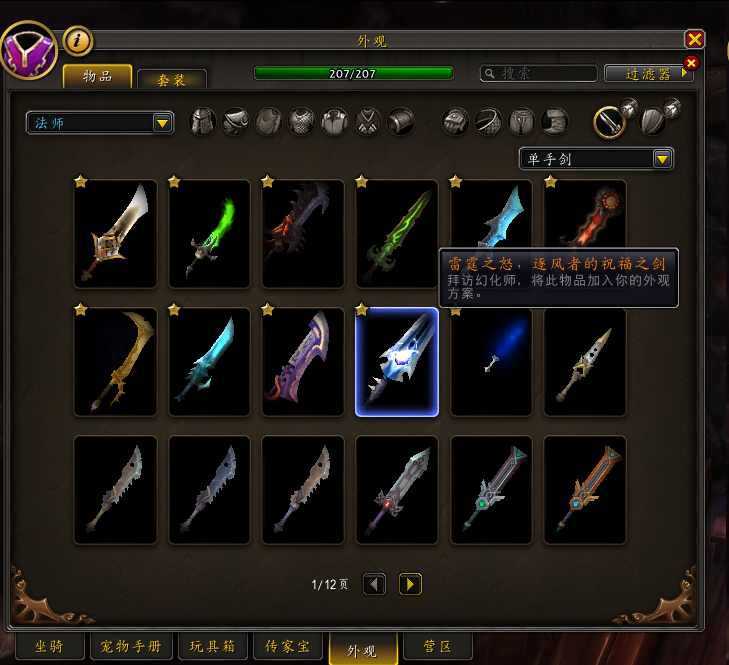Viewport: 729px width, 665px height.
Task: Go to the previous appearance page
Action: coord(374,584)
